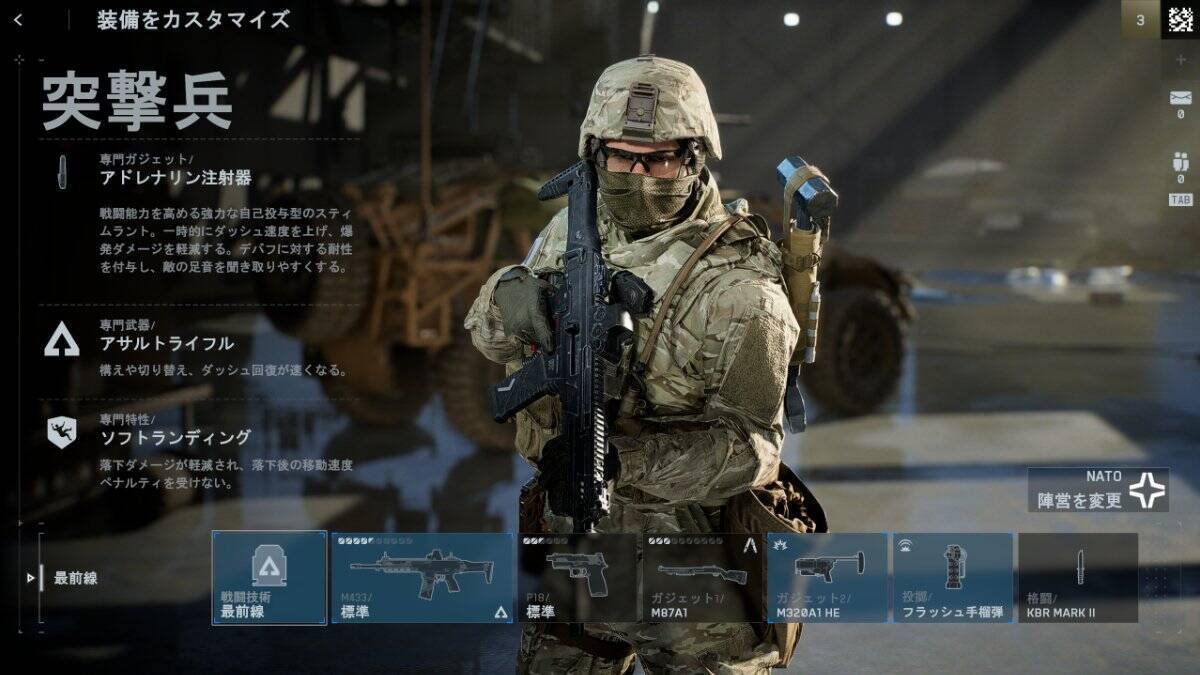
Task: Select the KBR MARK II melee slot
Action: (1078, 578)
